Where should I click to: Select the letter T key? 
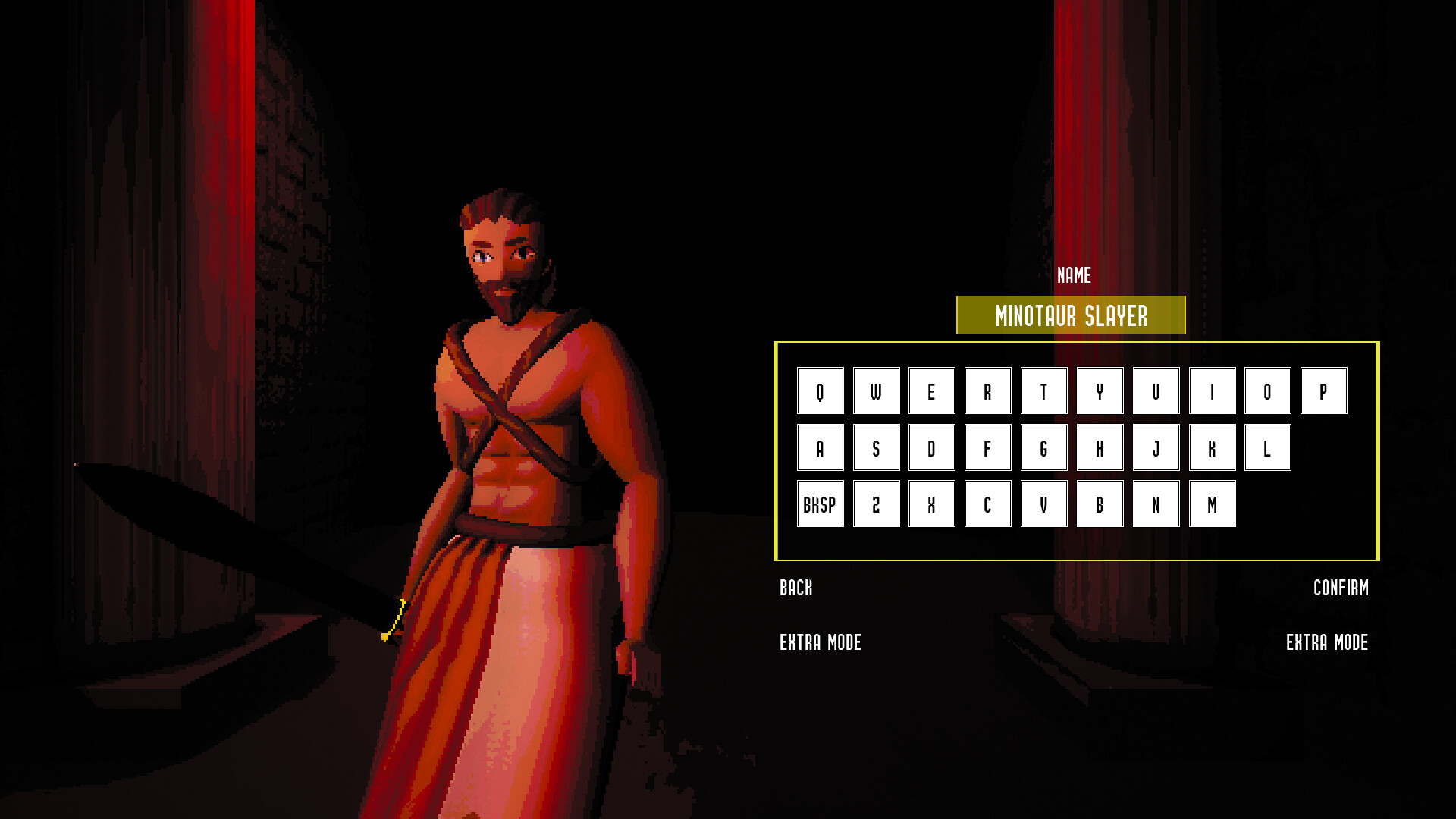[x=1043, y=391]
